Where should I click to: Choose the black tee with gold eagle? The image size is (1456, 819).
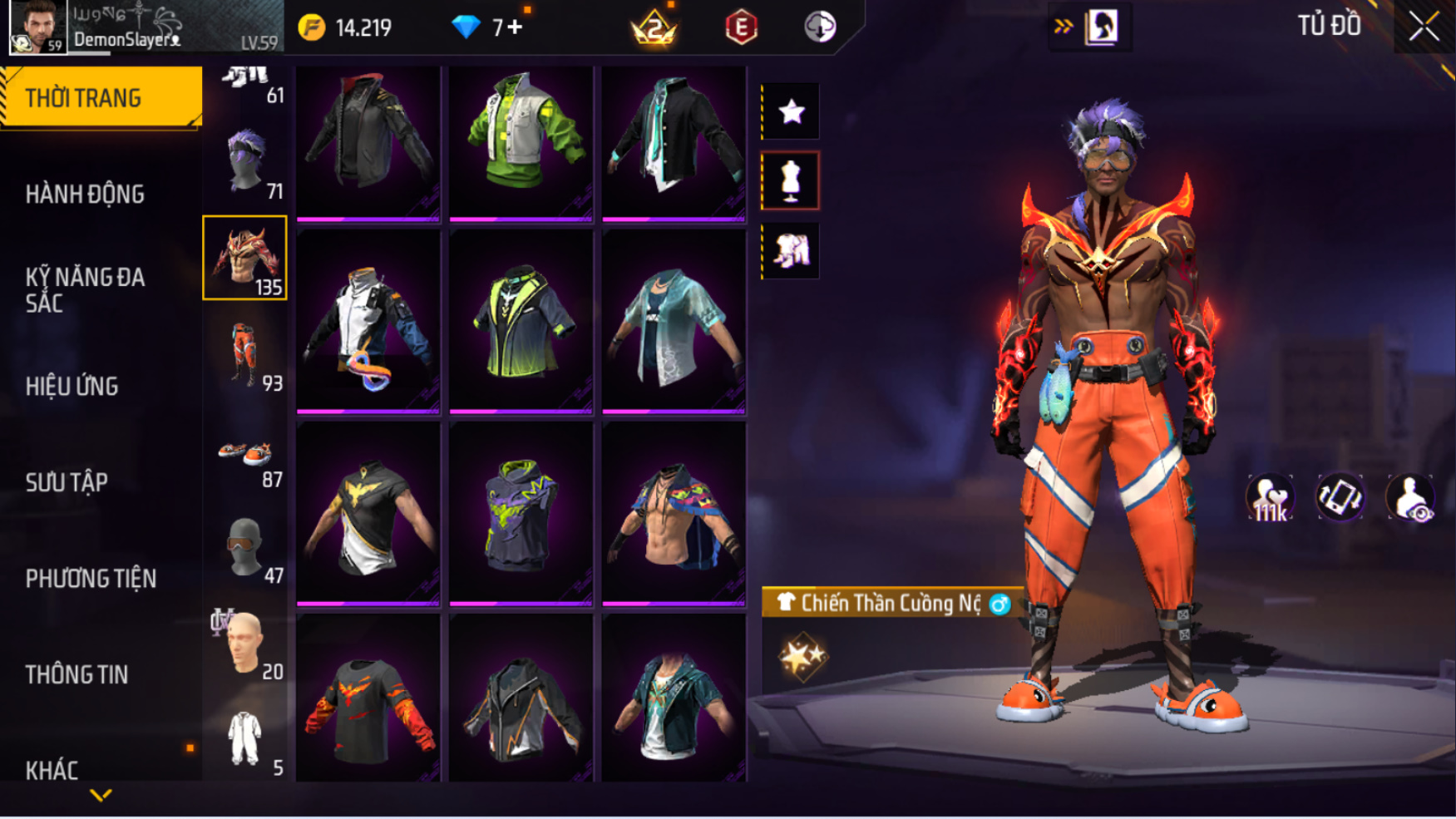tap(368, 516)
